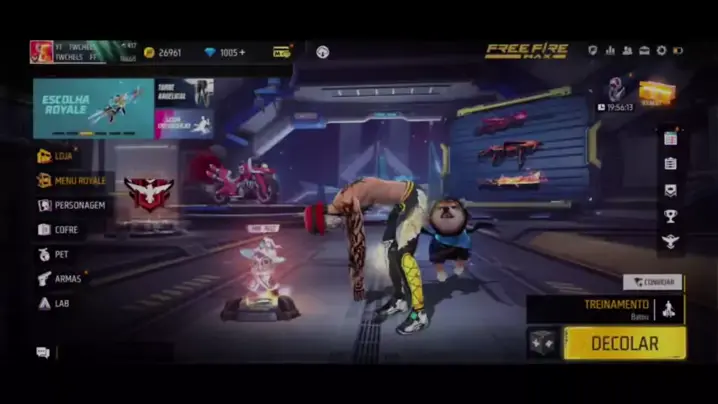Viewport: 718px width, 404px height.
Task: Open the golden chest reward icon
Action: pos(656,92)
